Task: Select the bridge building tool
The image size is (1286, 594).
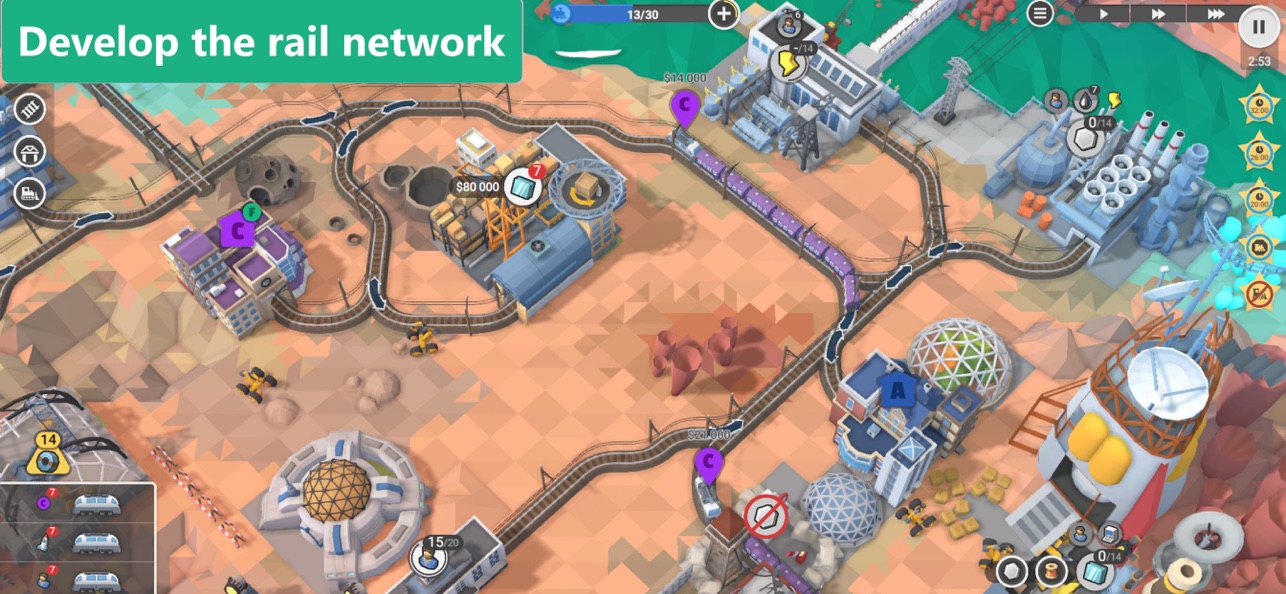Action: [29, 152]
